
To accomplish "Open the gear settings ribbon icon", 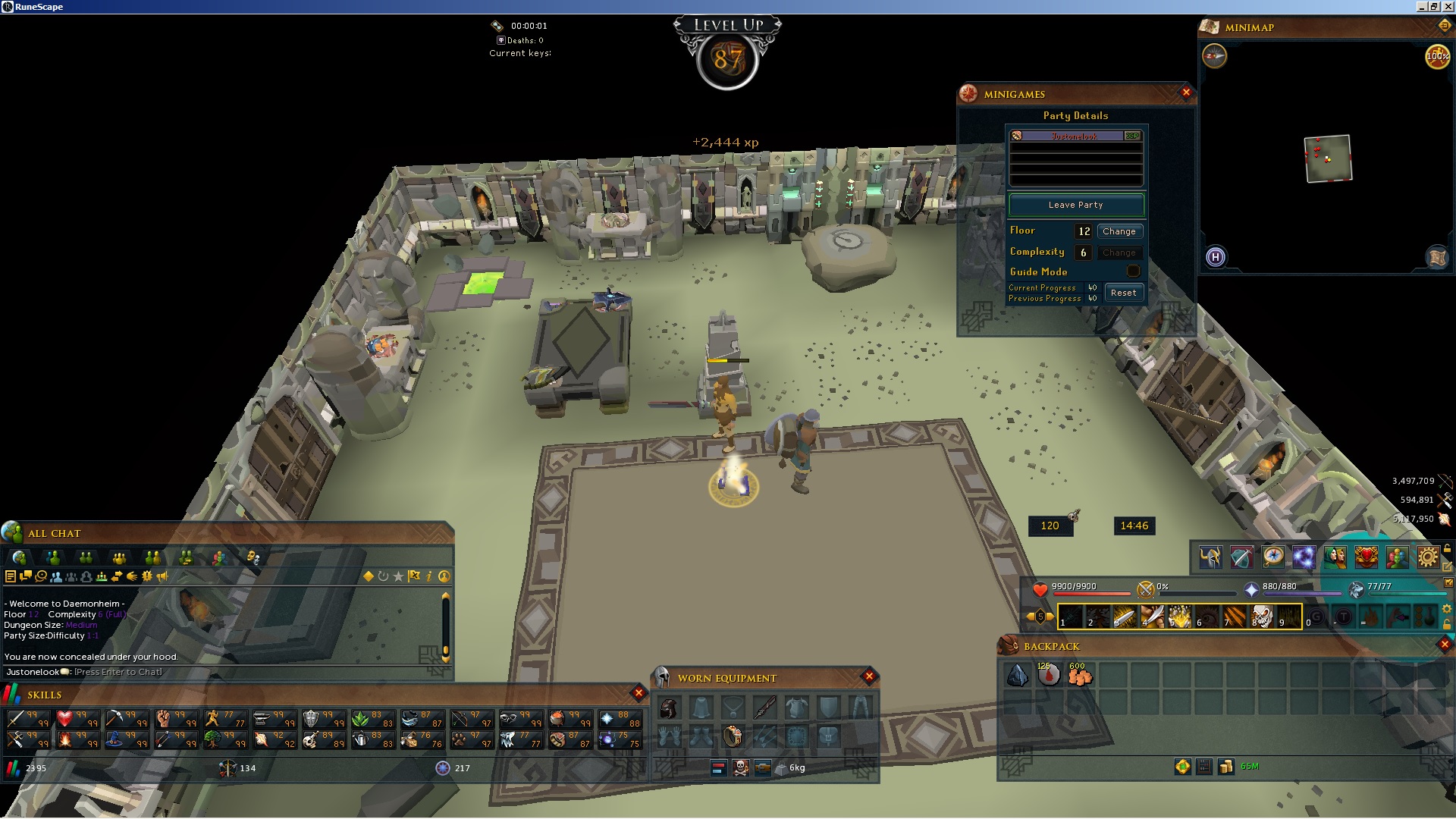I will [x=1427, y=557].
